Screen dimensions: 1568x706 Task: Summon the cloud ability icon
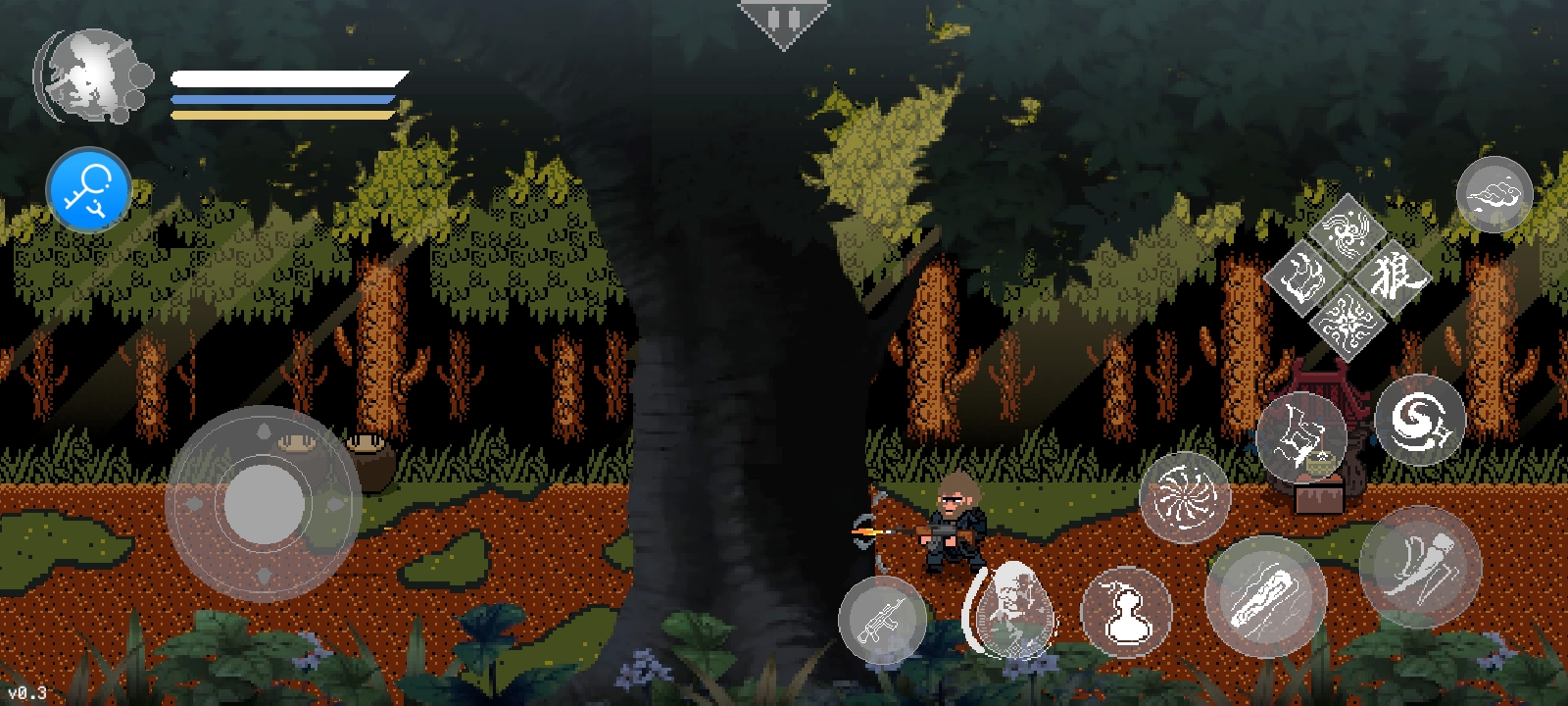point(1494,194)
